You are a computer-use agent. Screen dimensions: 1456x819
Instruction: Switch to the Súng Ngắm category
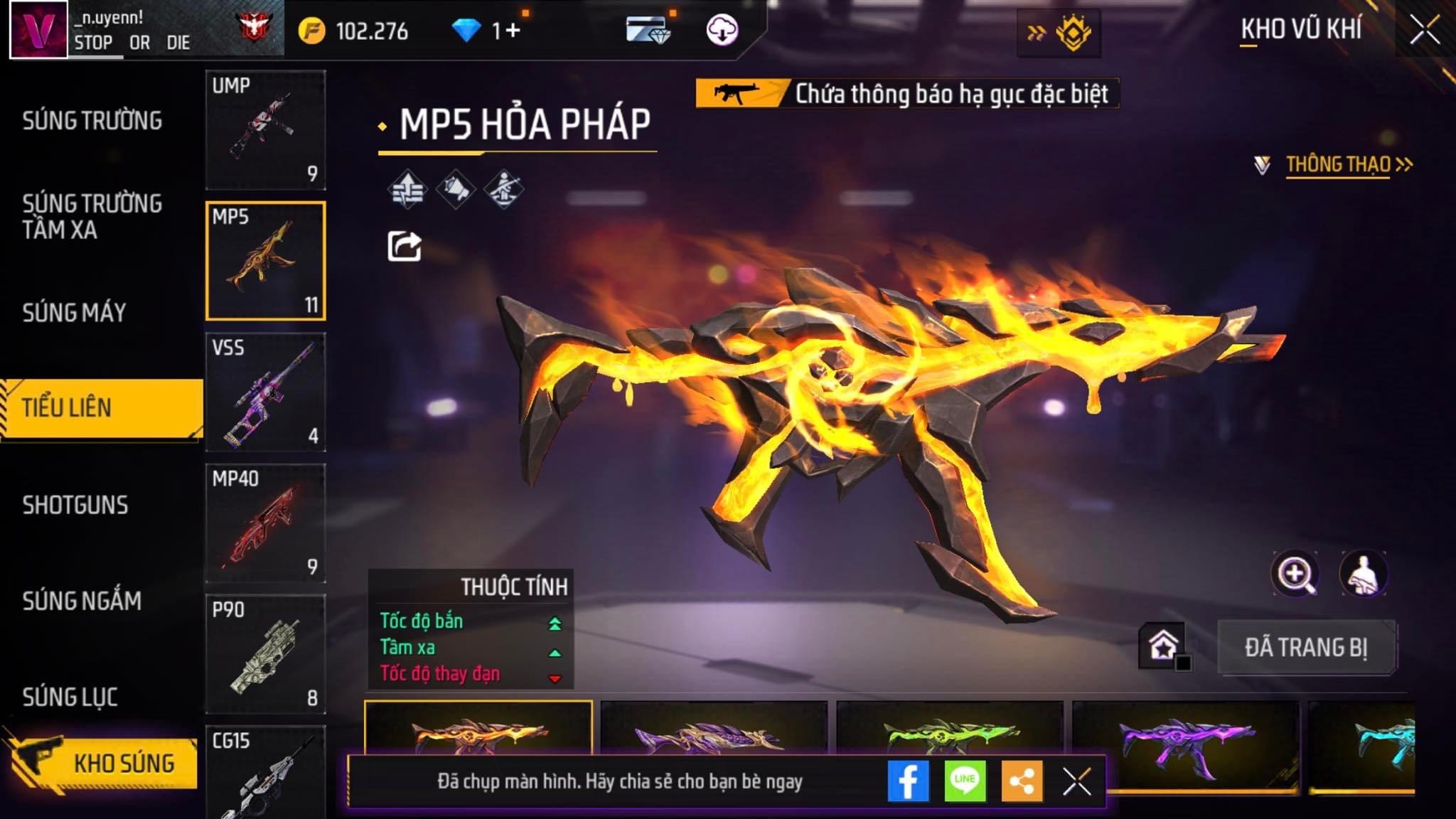click(x=82, y=601)
